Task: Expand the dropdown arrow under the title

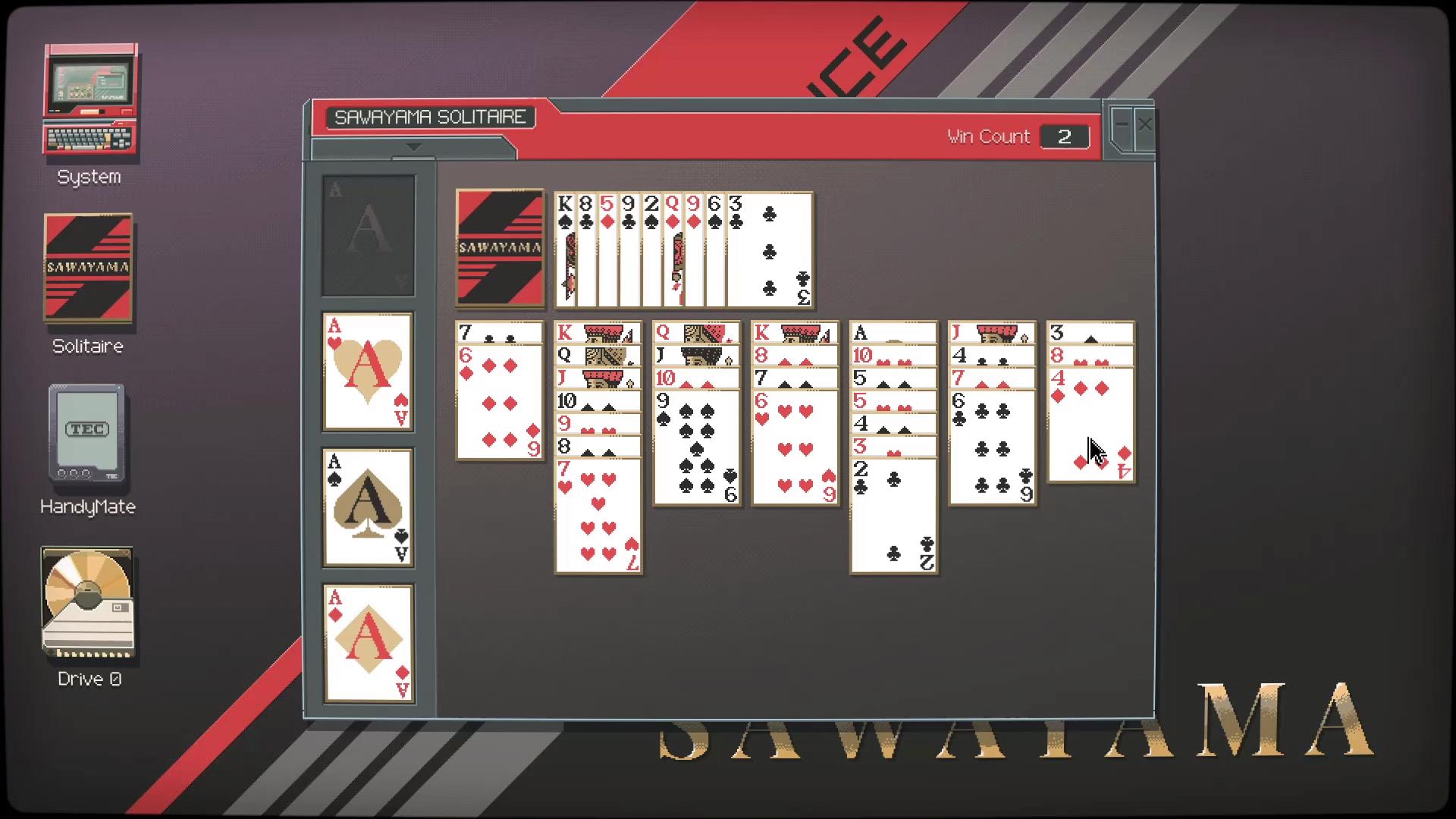Action: point(413,147)
